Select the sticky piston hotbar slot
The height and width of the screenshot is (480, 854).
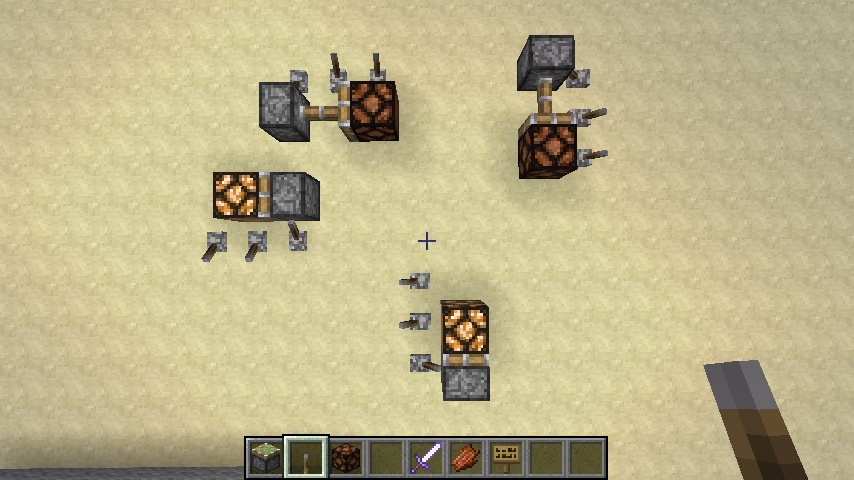[265, 458]
